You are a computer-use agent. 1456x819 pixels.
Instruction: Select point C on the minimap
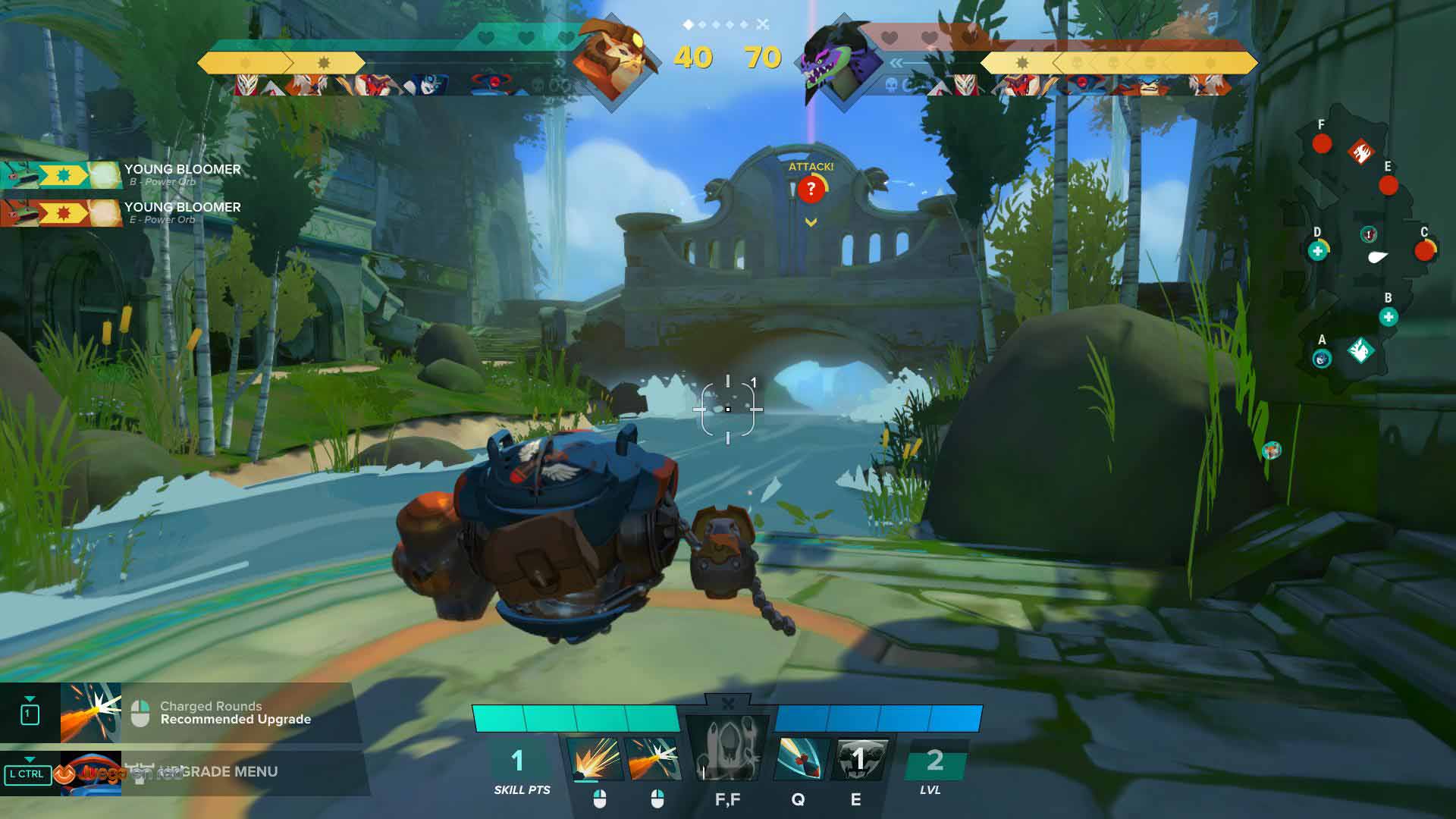coord(1424,250)
